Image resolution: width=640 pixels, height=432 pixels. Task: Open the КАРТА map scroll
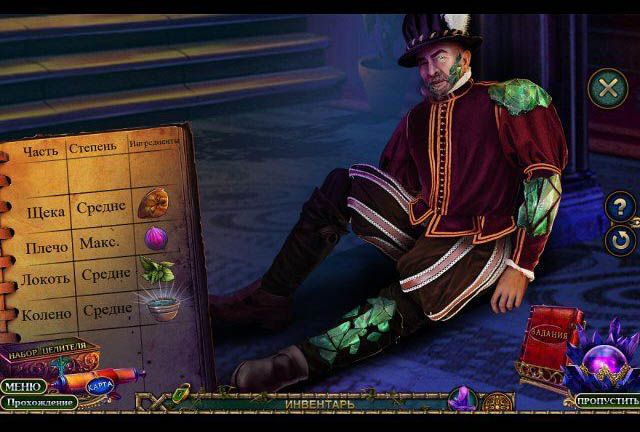point(97,384)
